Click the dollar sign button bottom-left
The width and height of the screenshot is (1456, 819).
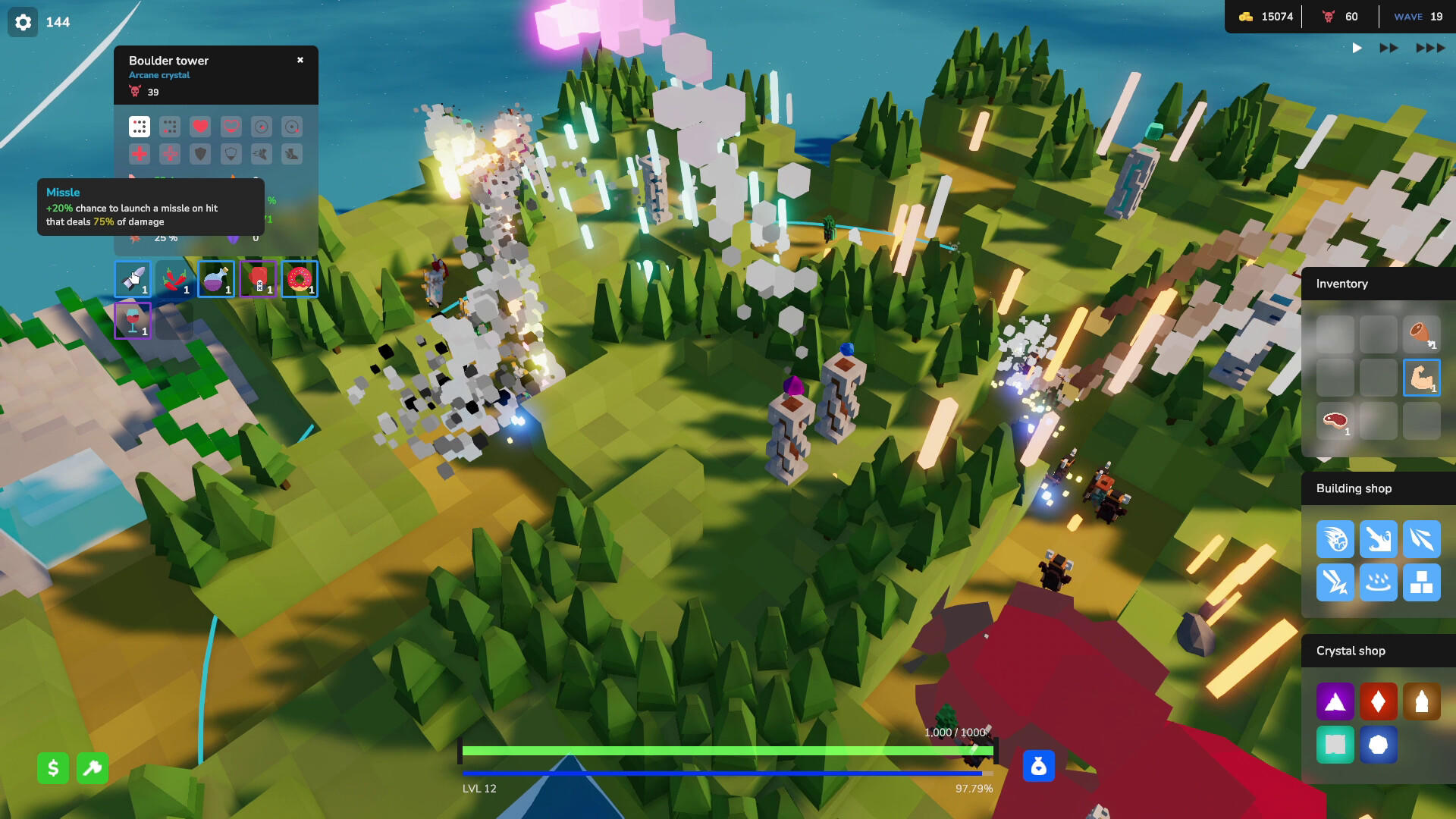pos(52,768)
